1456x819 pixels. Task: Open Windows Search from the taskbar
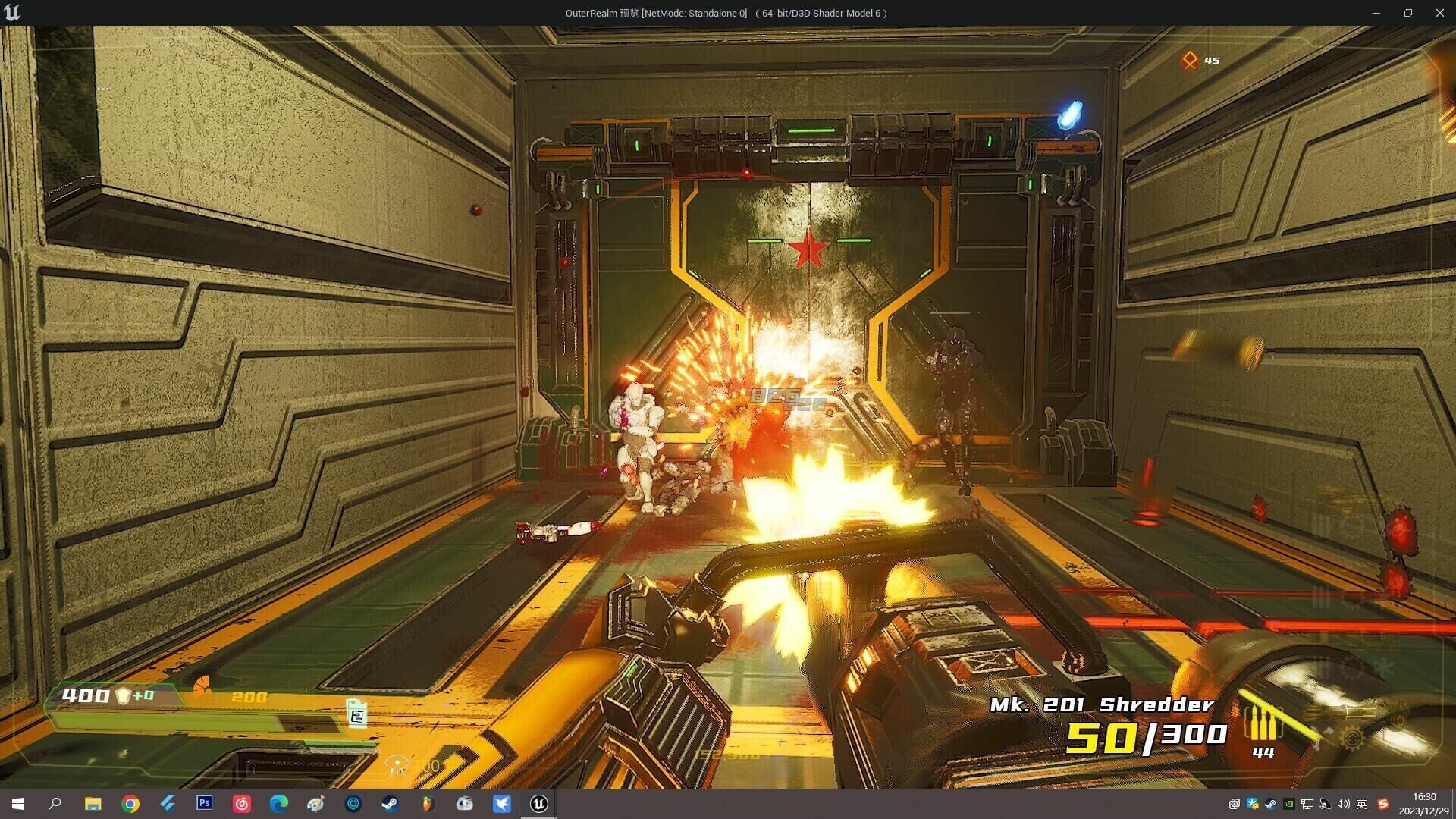[55, 804]
